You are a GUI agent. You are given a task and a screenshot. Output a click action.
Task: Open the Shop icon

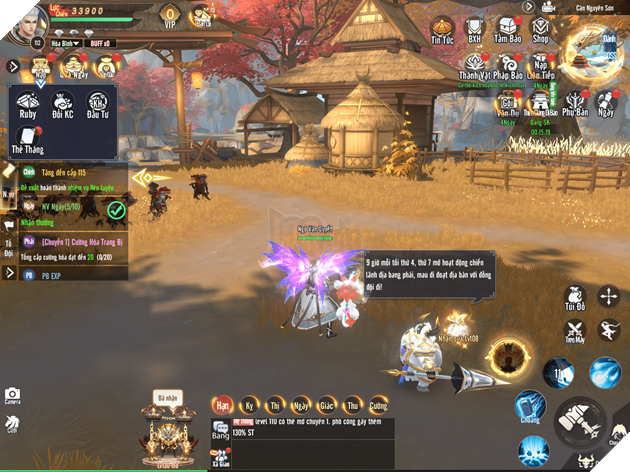pos(541,28)
